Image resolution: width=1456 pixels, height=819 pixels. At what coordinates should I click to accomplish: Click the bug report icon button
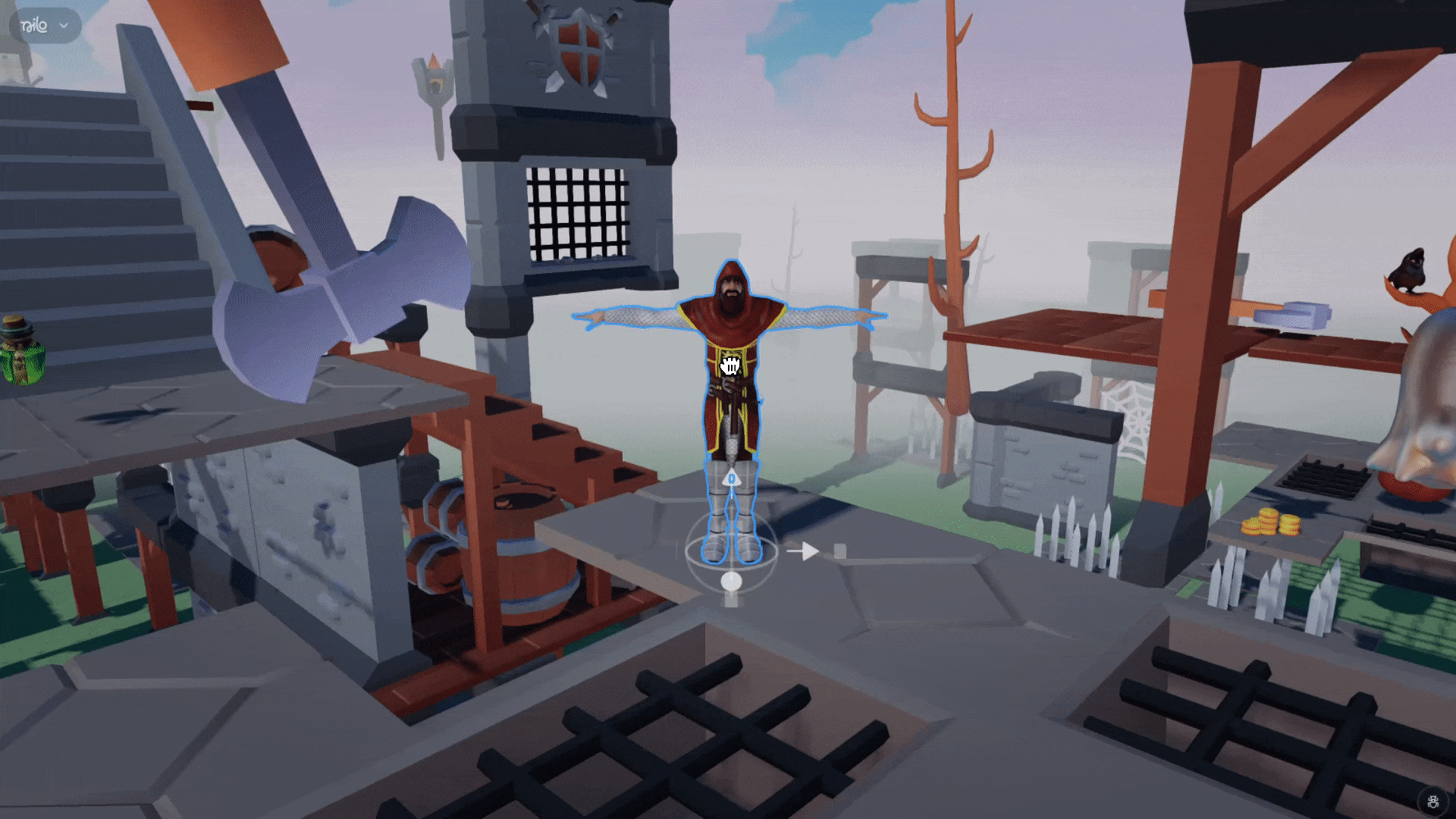1433,802
